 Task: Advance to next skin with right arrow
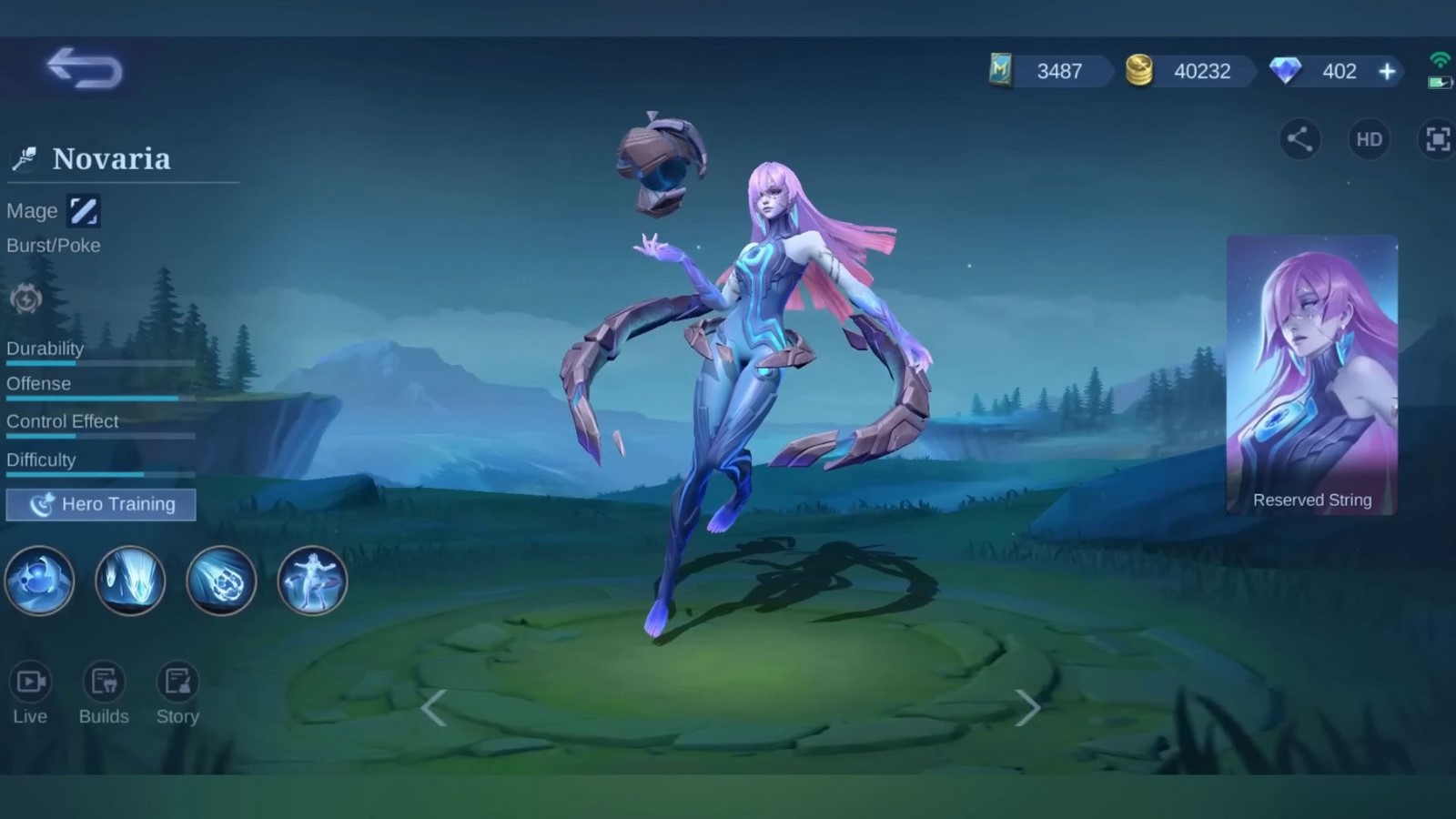coord(1028,707)
